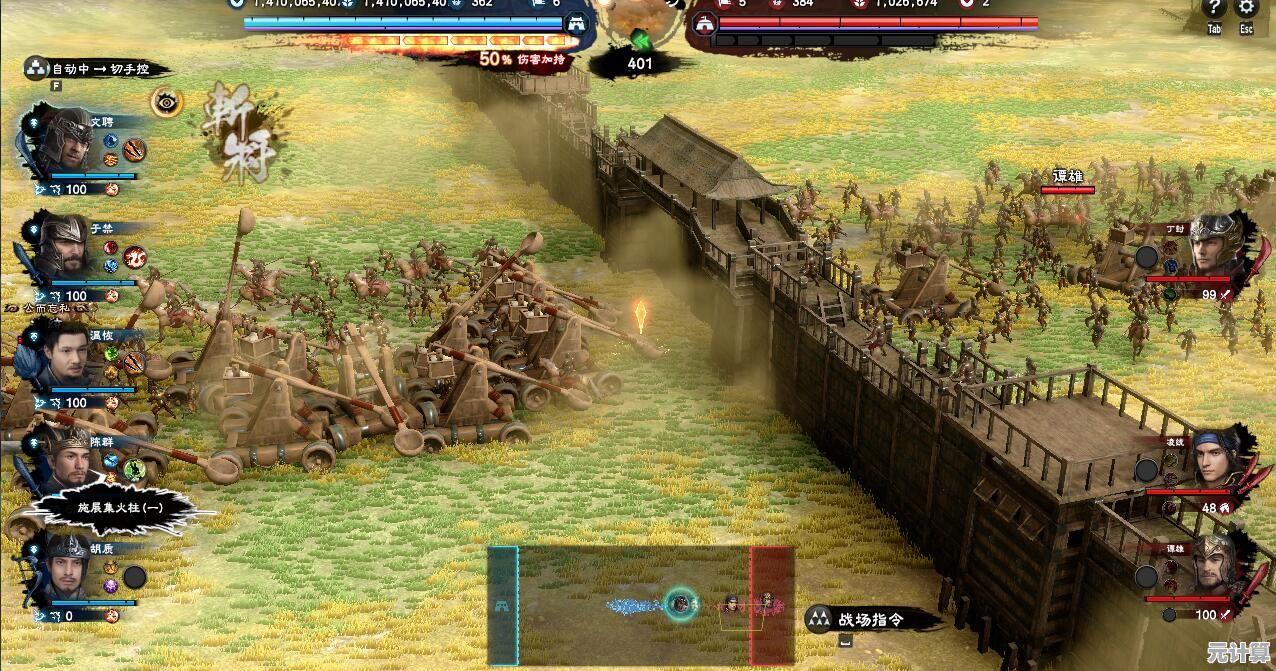Click the 施展集火柱(一) skill banner
The height and width of the screenshot is (671, 1276).
click(121, 508)
